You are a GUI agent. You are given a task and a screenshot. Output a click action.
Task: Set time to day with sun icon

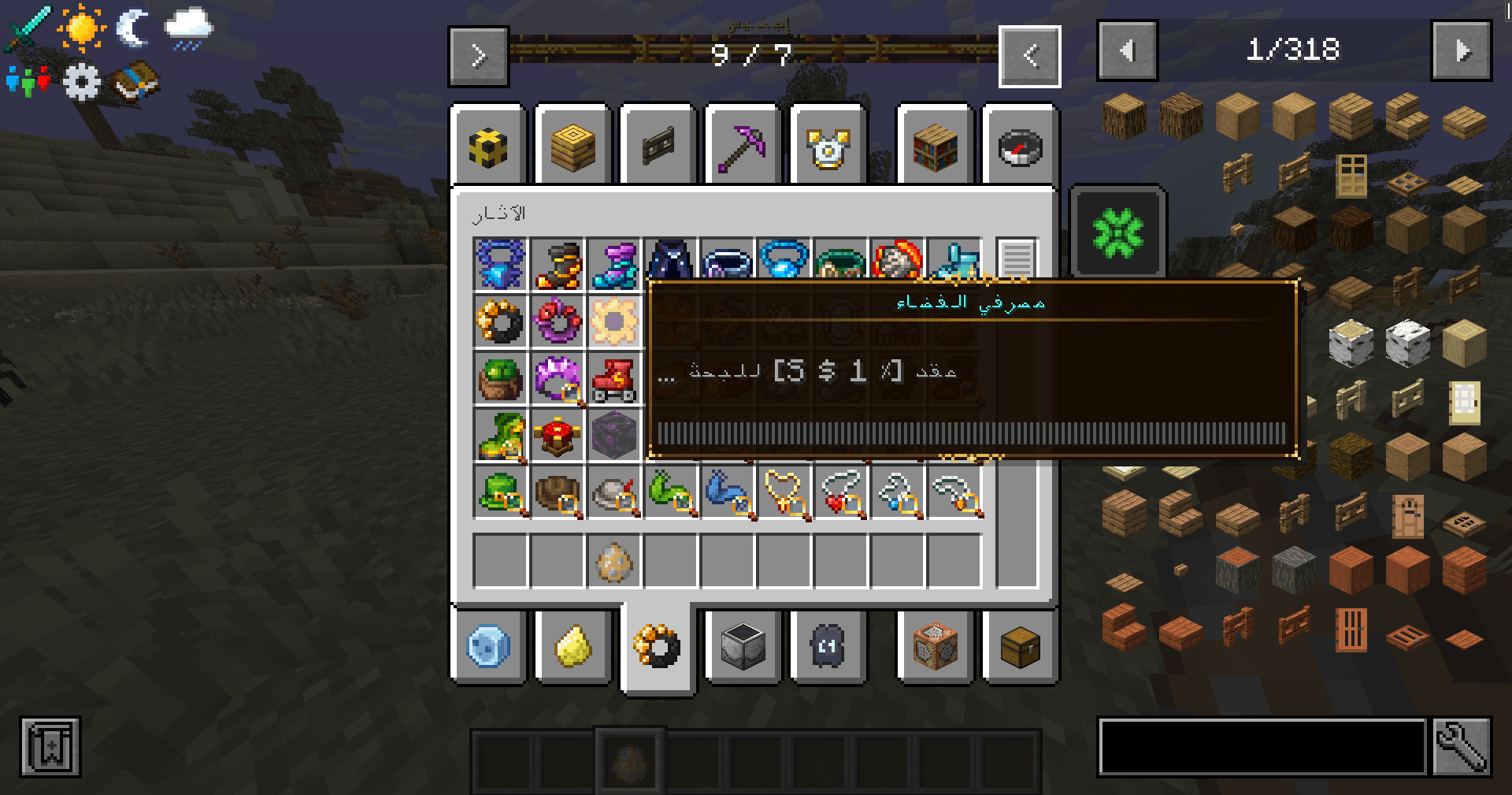(x=81, y=29)
